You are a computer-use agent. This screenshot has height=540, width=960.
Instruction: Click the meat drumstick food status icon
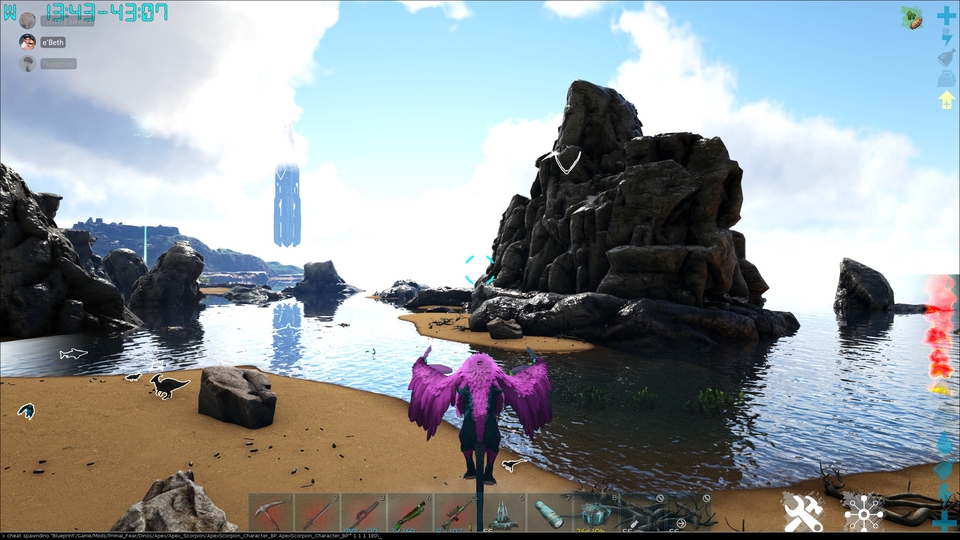[x=946, y=58]
